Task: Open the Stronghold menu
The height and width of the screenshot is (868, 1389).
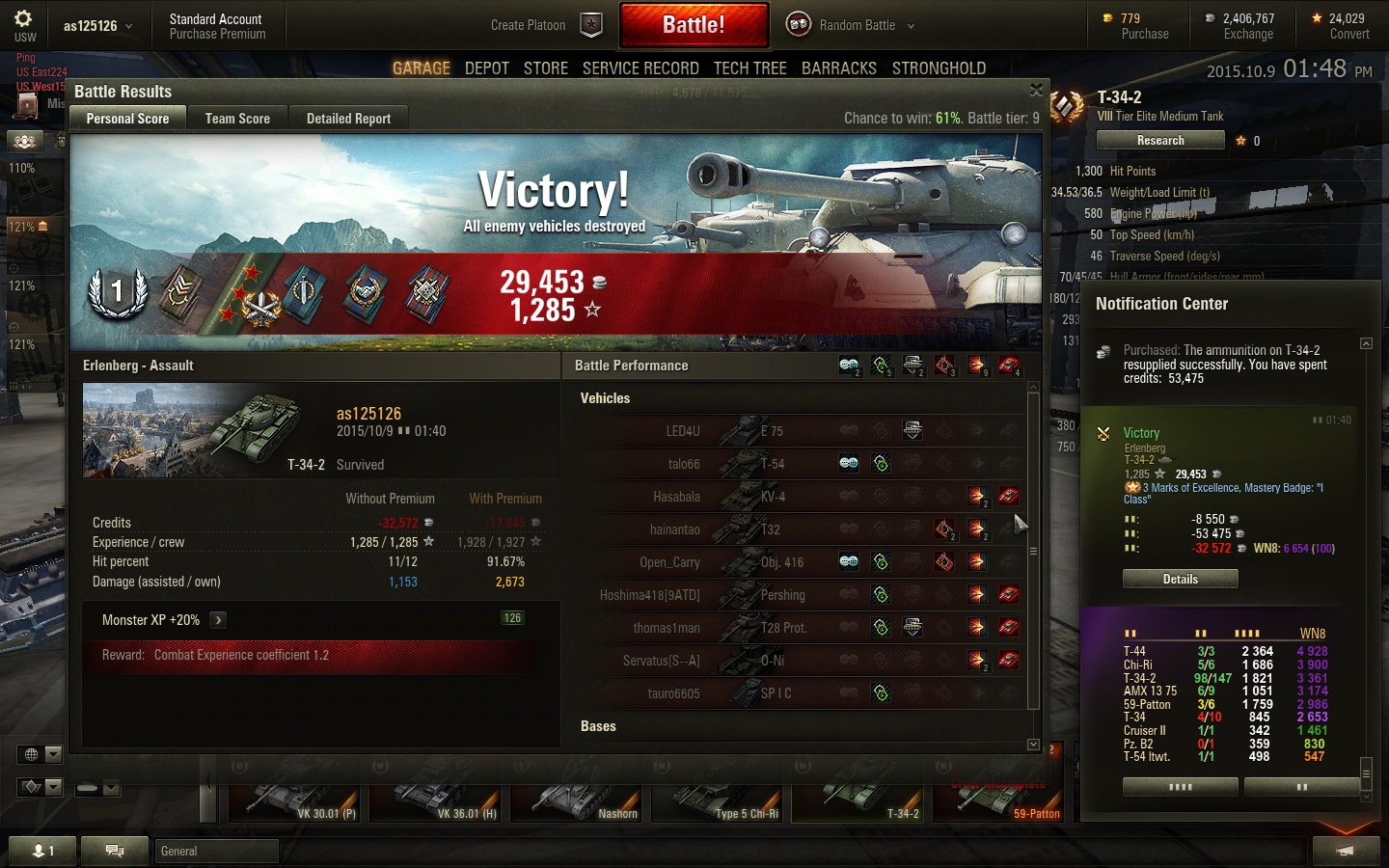Action: [939, 68]
